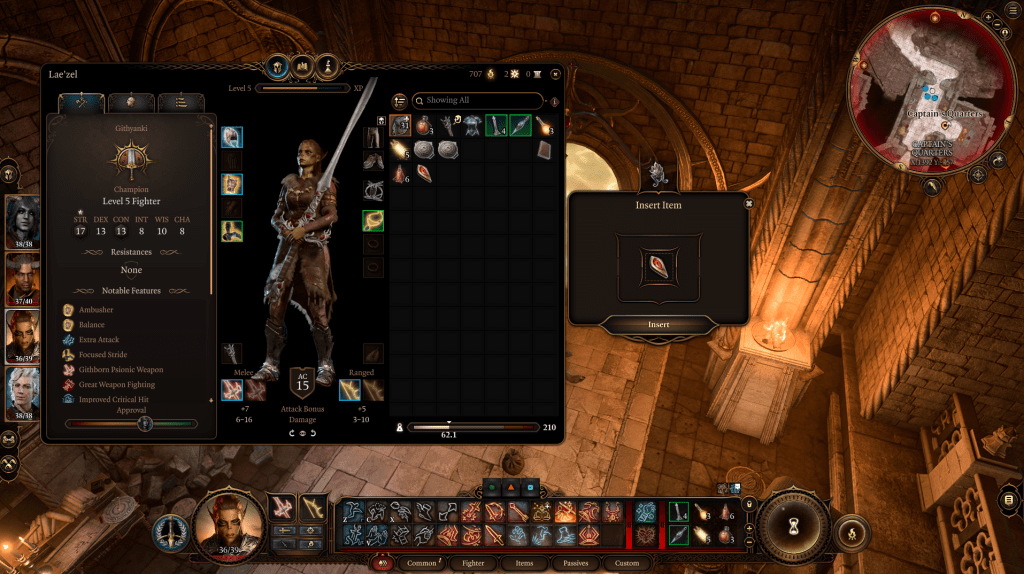Open the inventory sort and filter options
This screenshot has width=1024, height=574.
[x=400, y=101]
